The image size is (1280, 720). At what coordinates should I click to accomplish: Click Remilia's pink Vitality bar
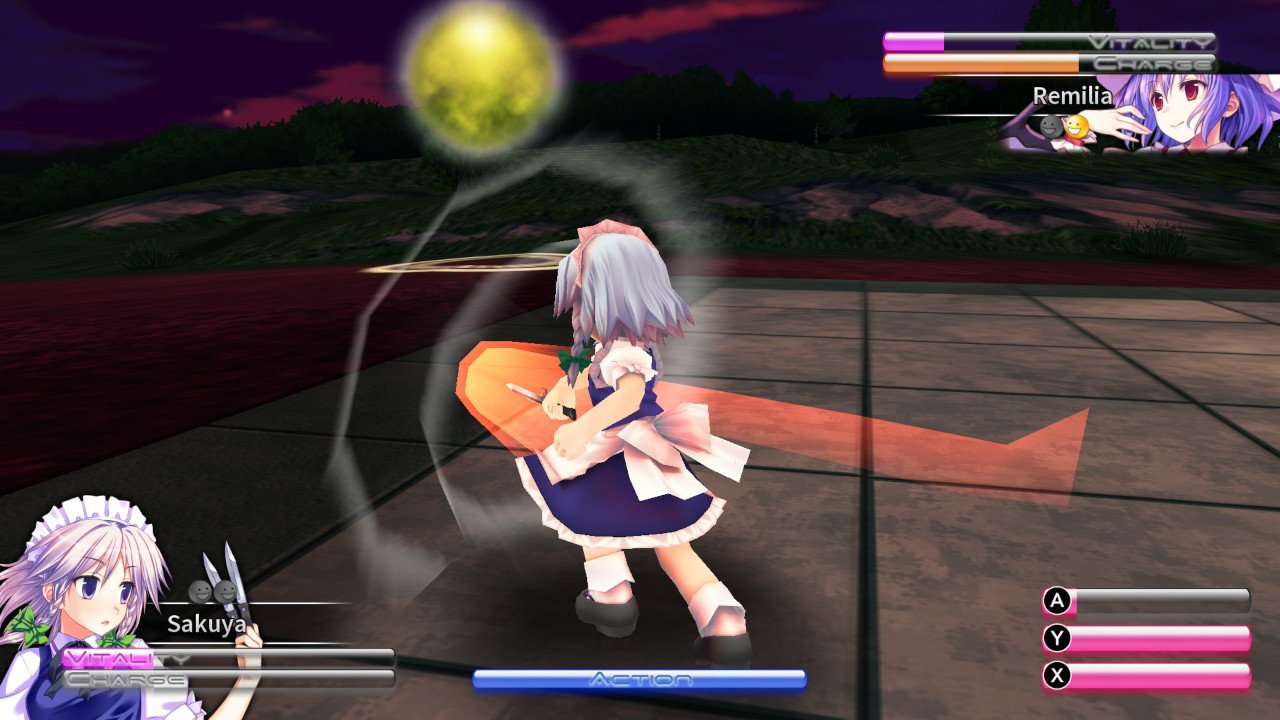click(x=915, y=43)
